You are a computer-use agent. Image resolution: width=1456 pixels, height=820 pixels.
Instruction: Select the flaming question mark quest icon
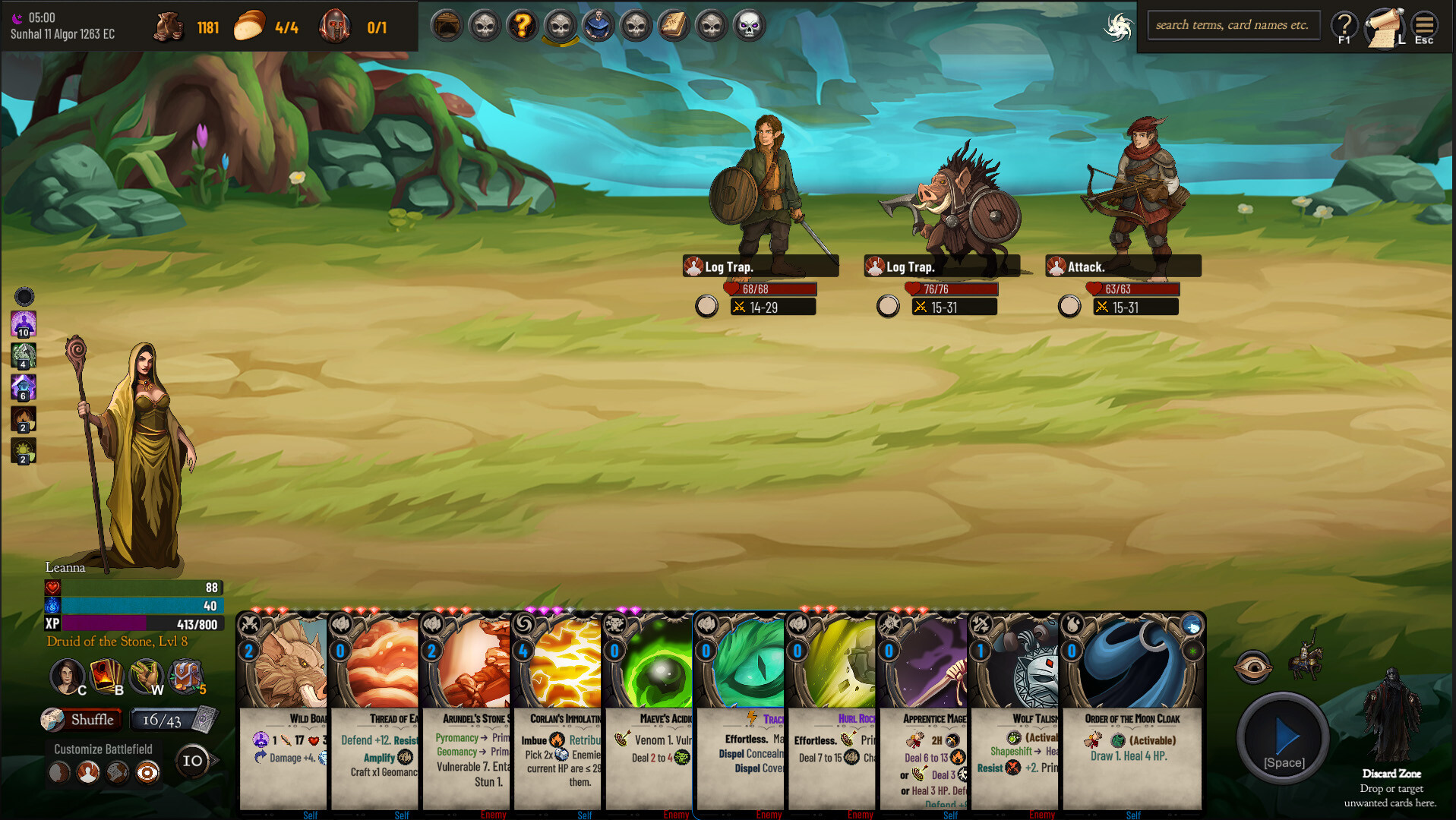coord(522,25)
